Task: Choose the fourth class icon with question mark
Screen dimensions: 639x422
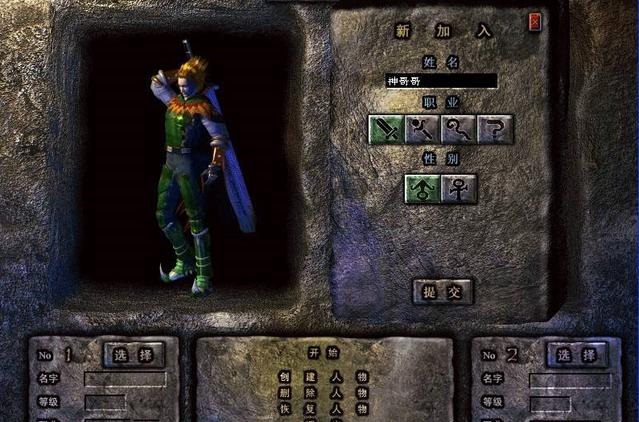Action: [495, 129]
